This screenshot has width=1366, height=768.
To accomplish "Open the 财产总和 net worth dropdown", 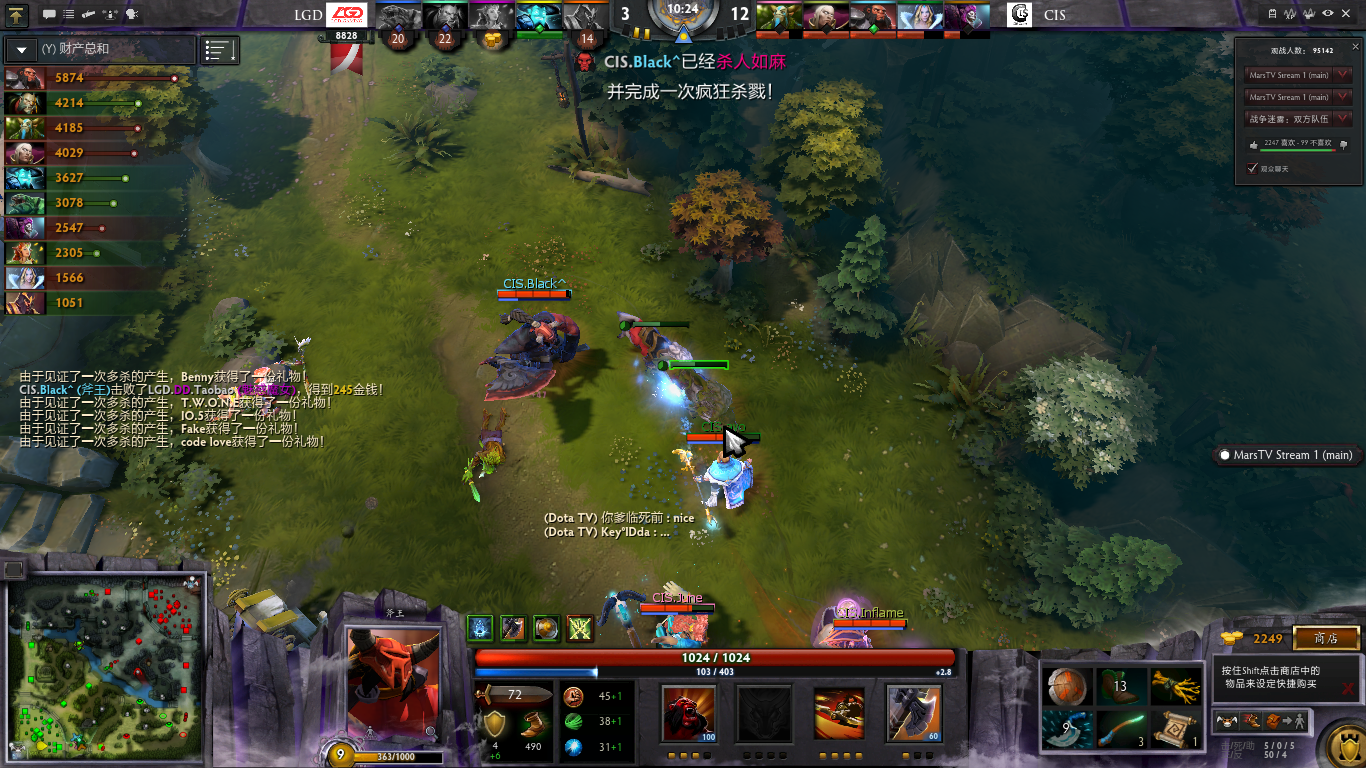I will pyautogui.click(x=22, y=49).
